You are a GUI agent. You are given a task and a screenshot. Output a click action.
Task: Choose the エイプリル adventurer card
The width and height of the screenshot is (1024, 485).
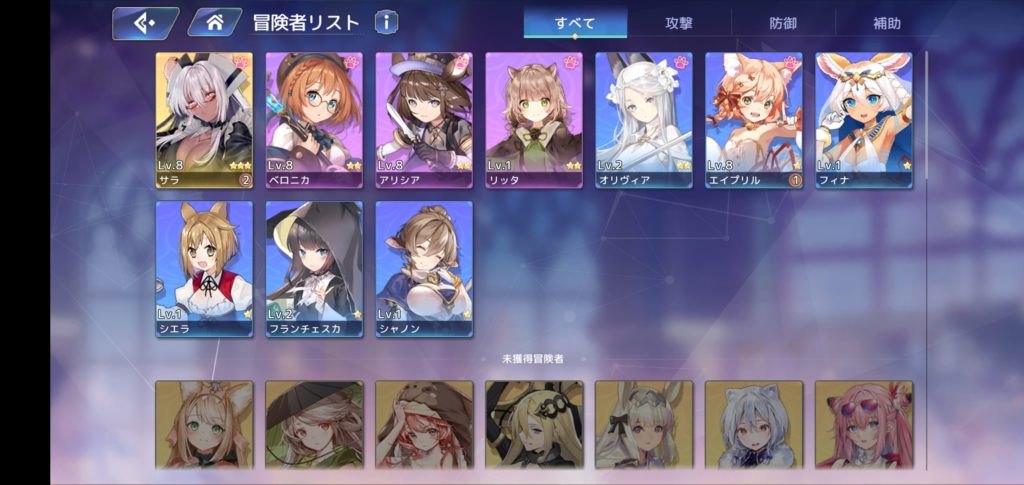[x=754, y=119]
